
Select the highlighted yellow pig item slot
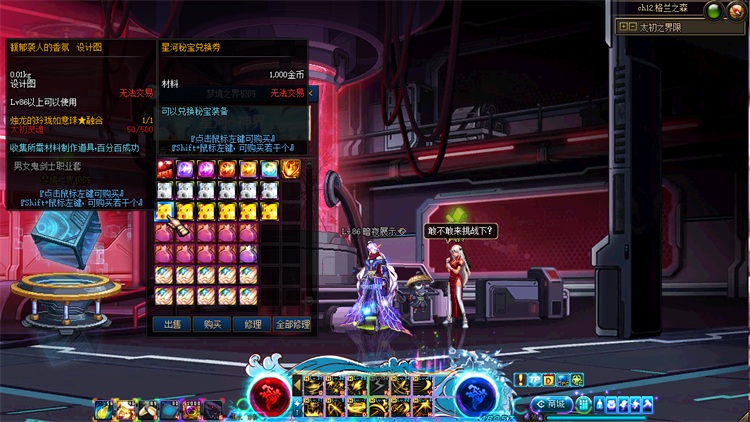point(165,210)
